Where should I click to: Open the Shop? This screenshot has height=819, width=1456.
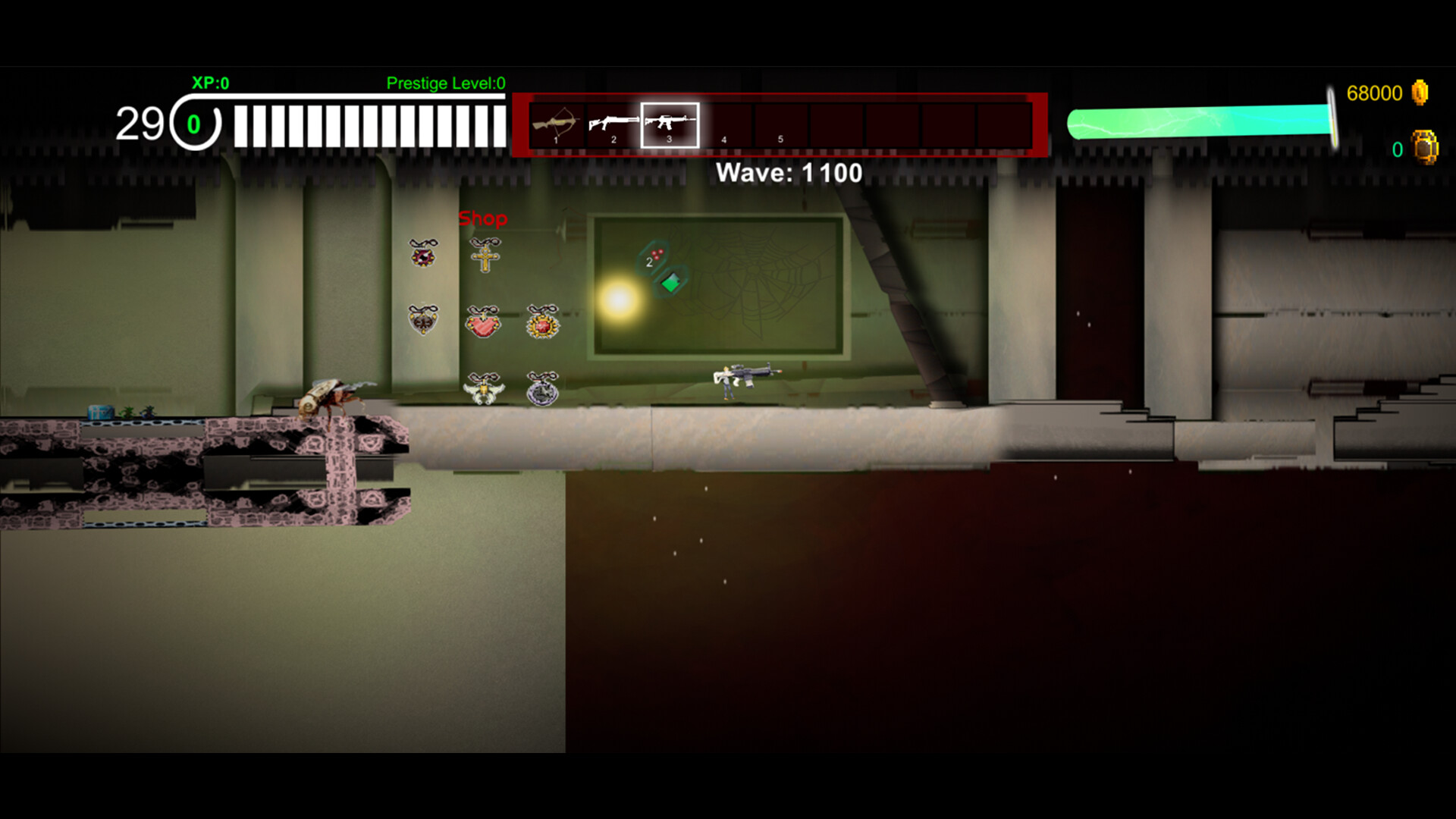pyautogui.click(x=483, y=218)
